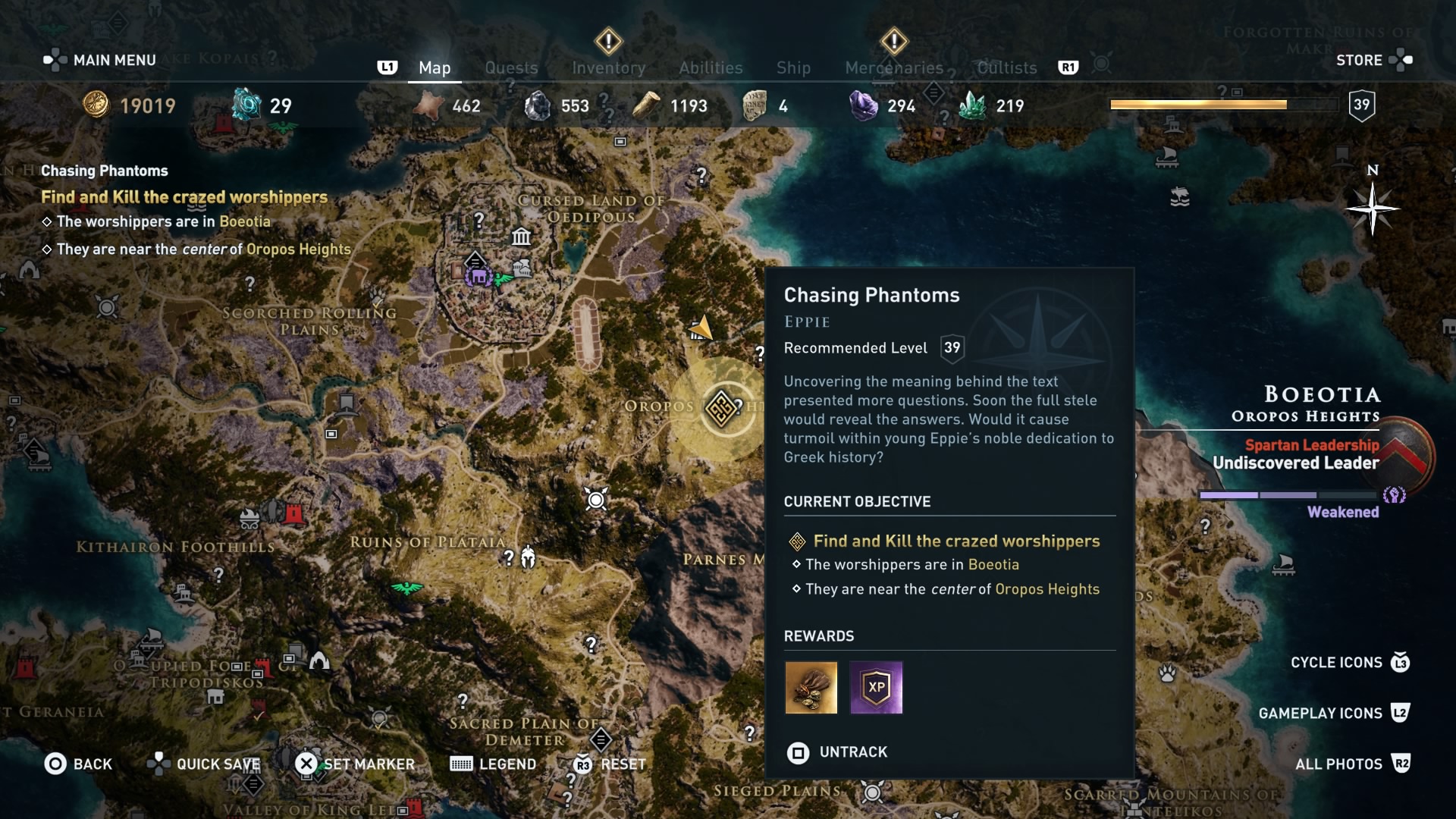Open the Inventory tab
The height and width of the screenshot is (819, 1456).
pos(608,67)
